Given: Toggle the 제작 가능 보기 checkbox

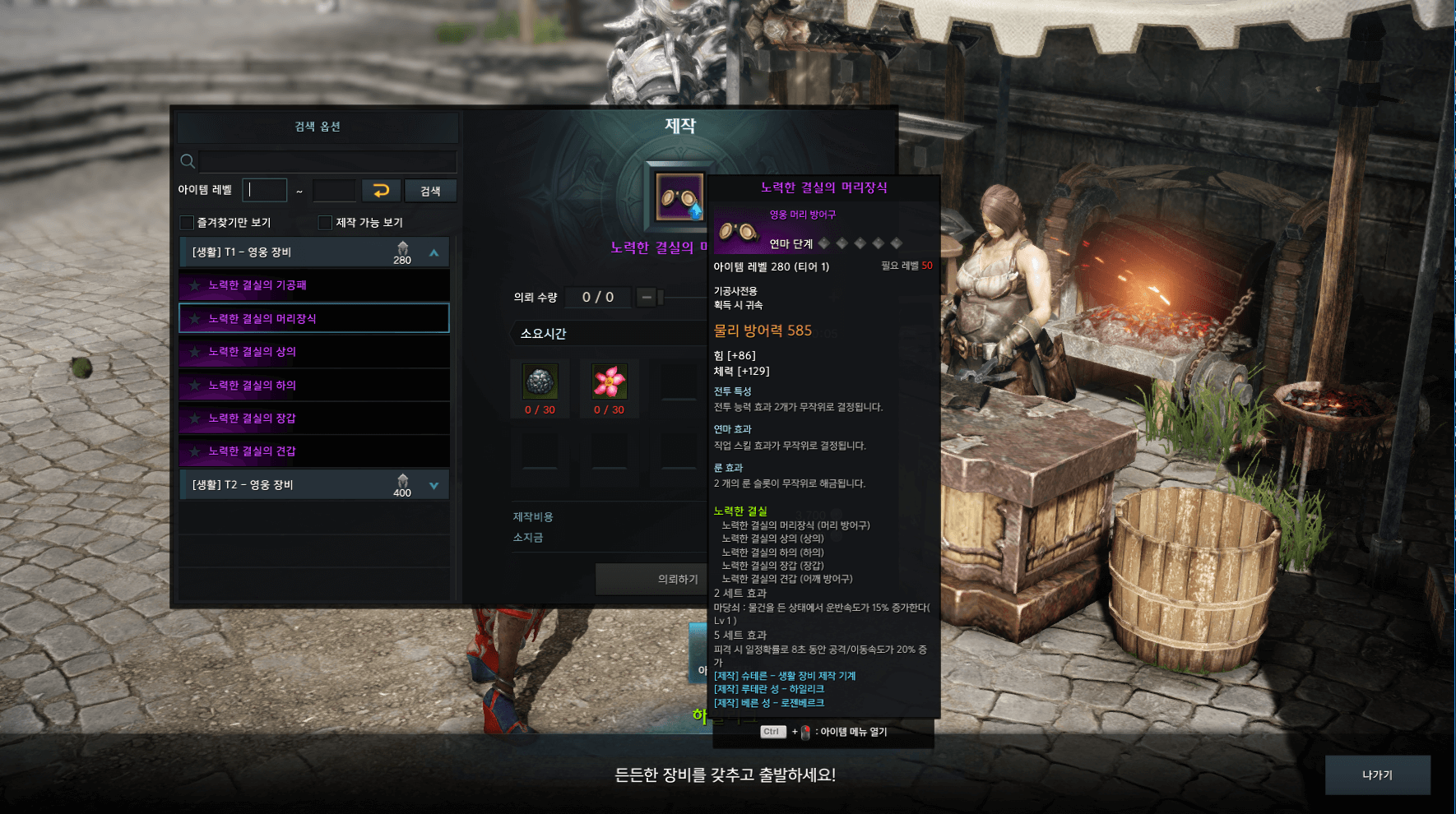Looking at the screenshot, I should [326, 223].
